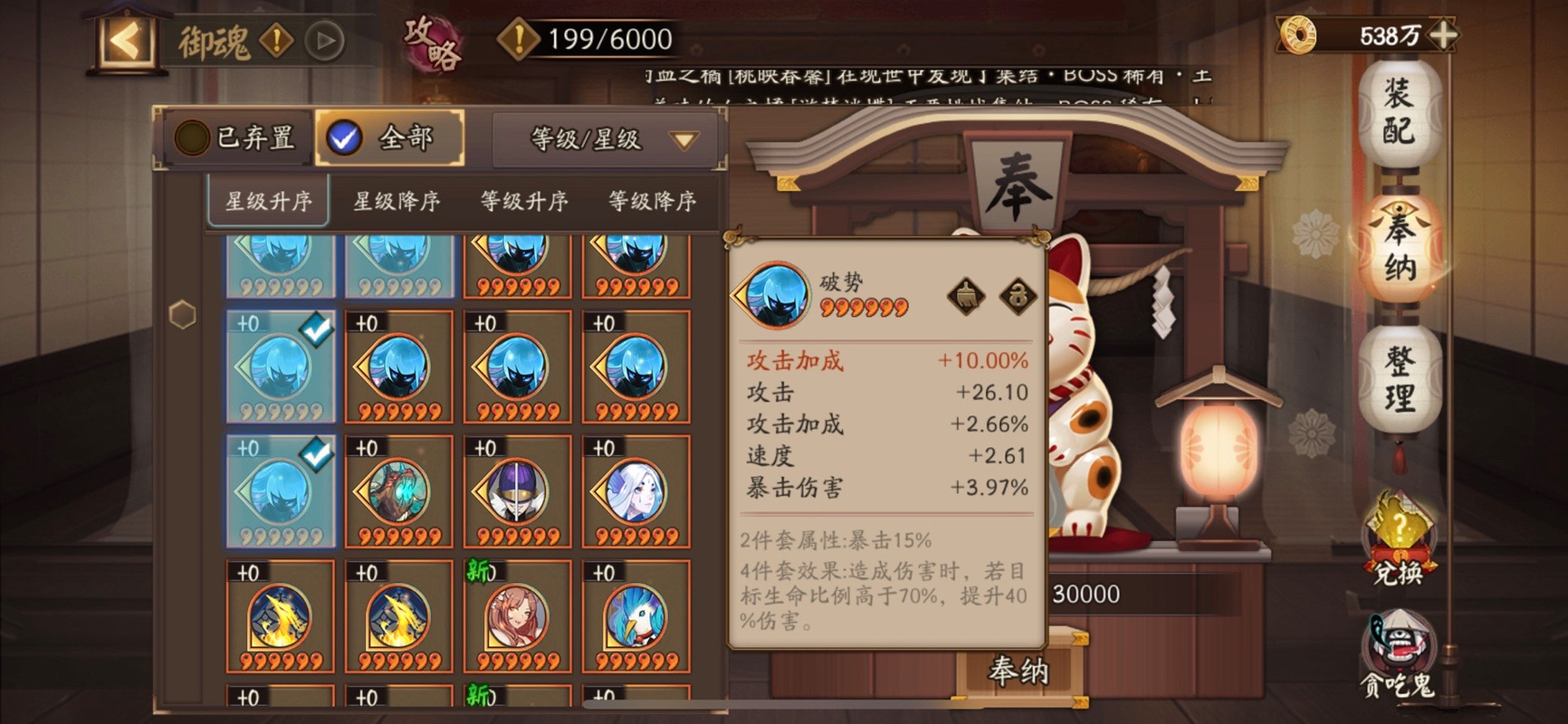Tap the play icon beside 御魂
The height and width of the screenshot is (724, 1568).
324,41
